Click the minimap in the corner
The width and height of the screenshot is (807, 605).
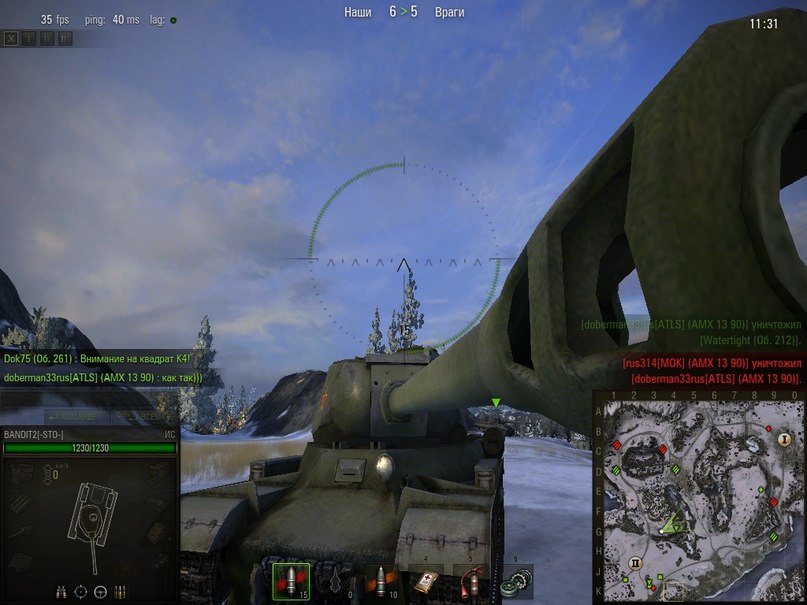(699, 497)
